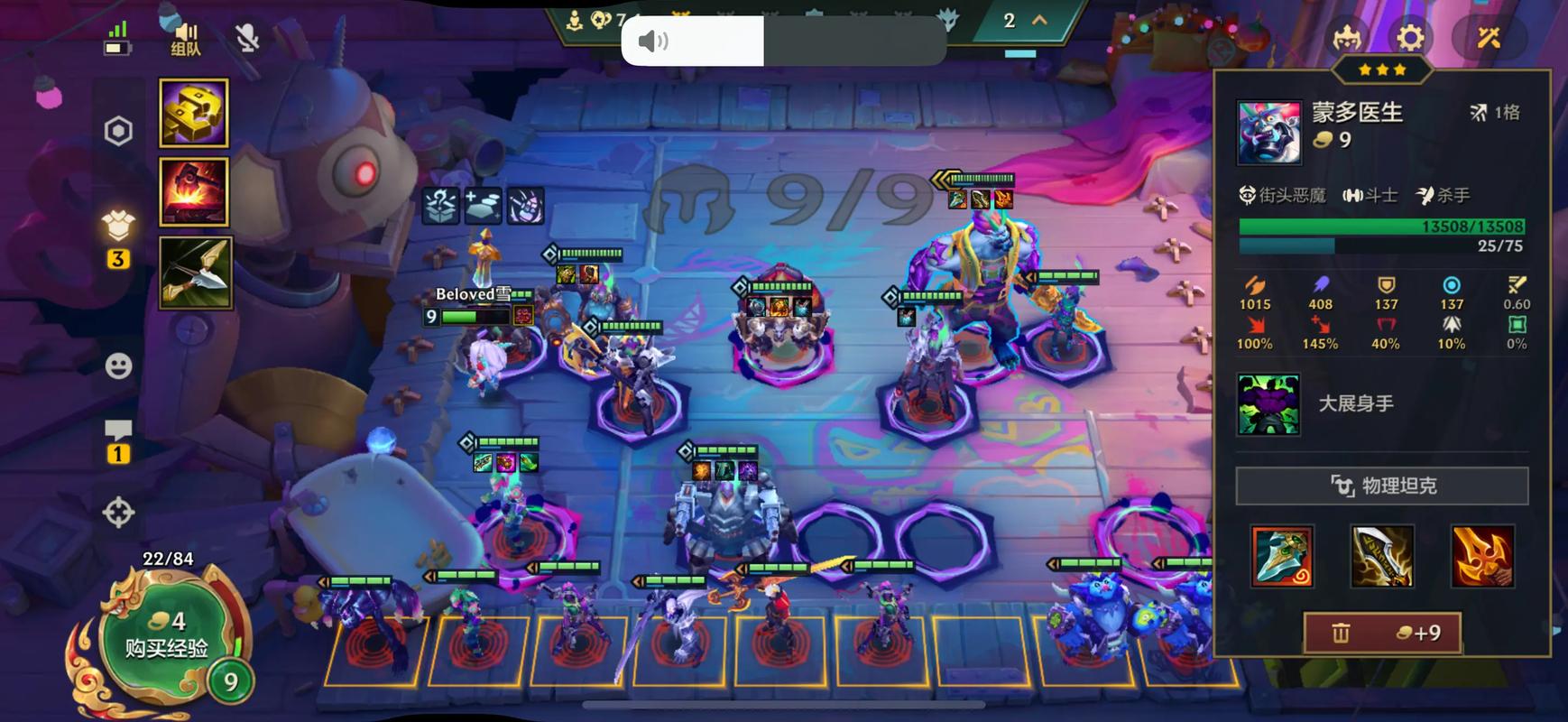The image size is (1568, 722).
Task: Tap the speaker icon on volume overlay
Action: [x=653, y=41]
